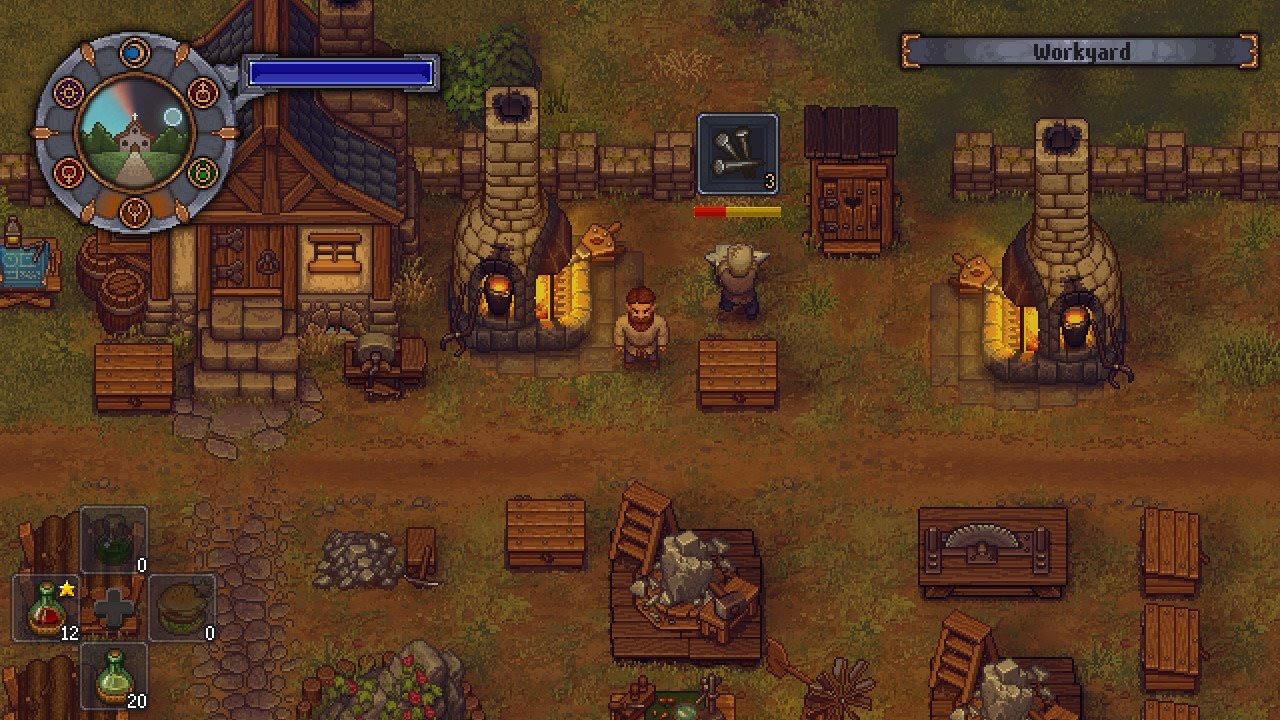Click the dark green jug quick slot showing 0
1280x720 pixels.
coord(113,540)
